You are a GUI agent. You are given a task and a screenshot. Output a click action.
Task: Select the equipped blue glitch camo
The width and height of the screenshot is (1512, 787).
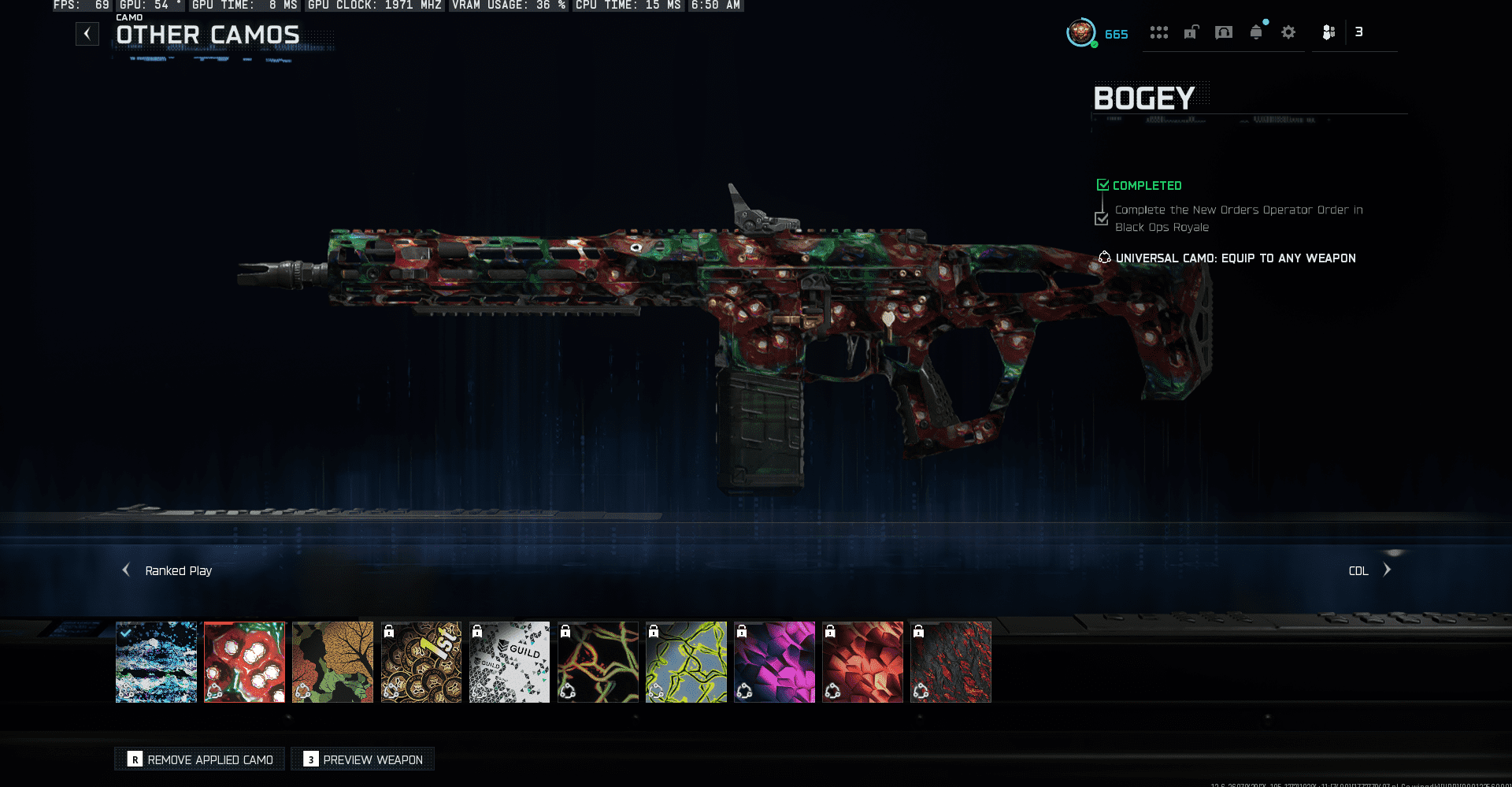(x=157, y=662)
